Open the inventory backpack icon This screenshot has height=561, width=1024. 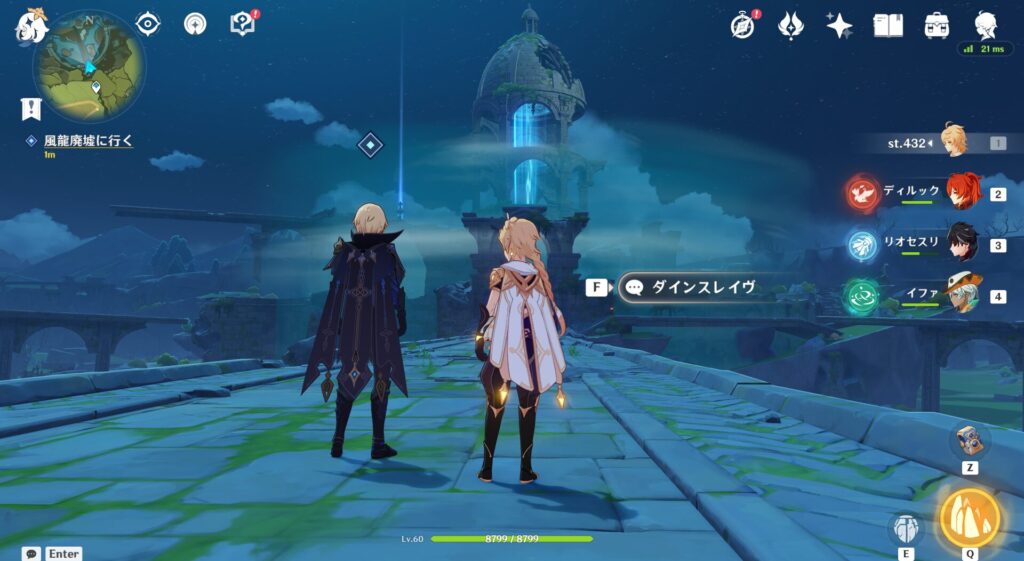937,25
